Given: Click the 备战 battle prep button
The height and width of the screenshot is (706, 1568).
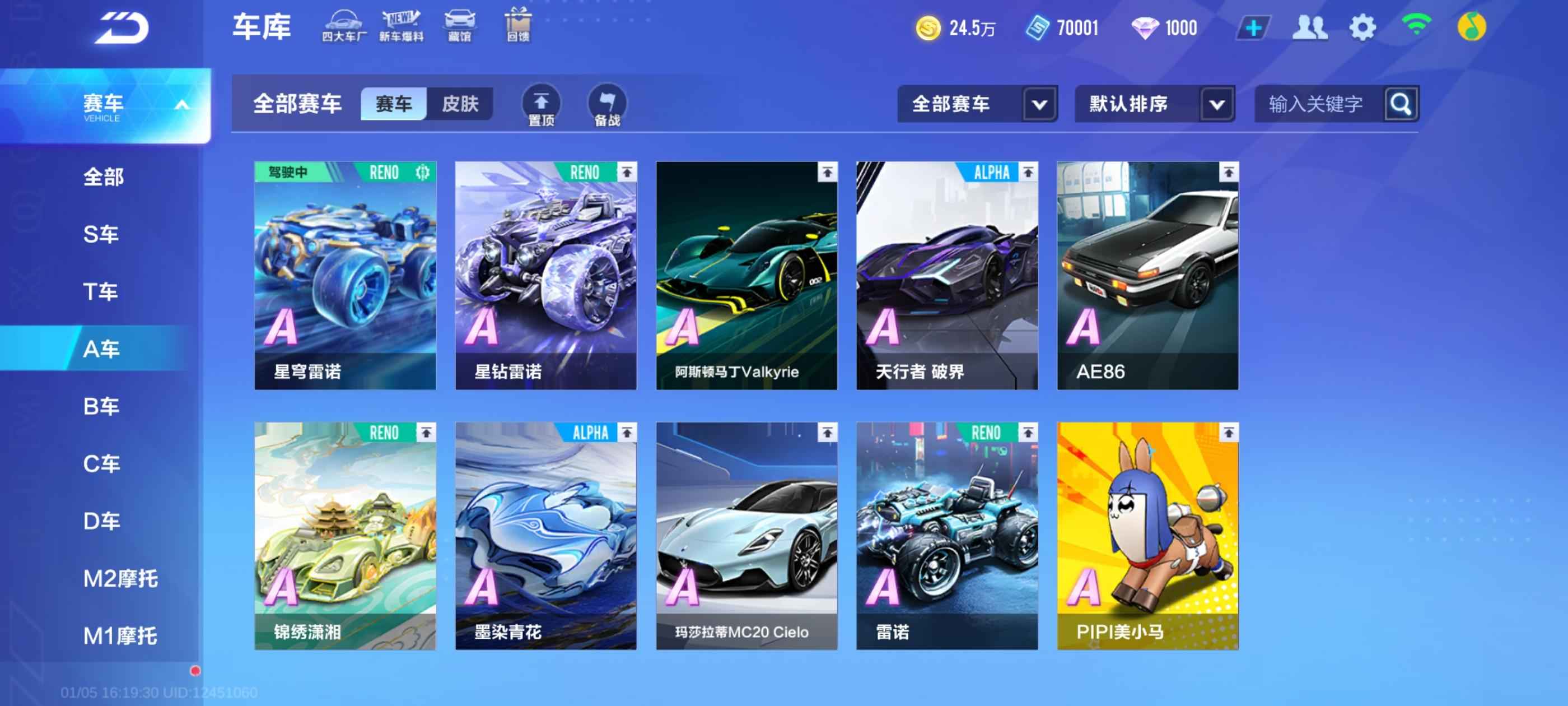Looking at the screenshot, I should [x=607, y=105].
